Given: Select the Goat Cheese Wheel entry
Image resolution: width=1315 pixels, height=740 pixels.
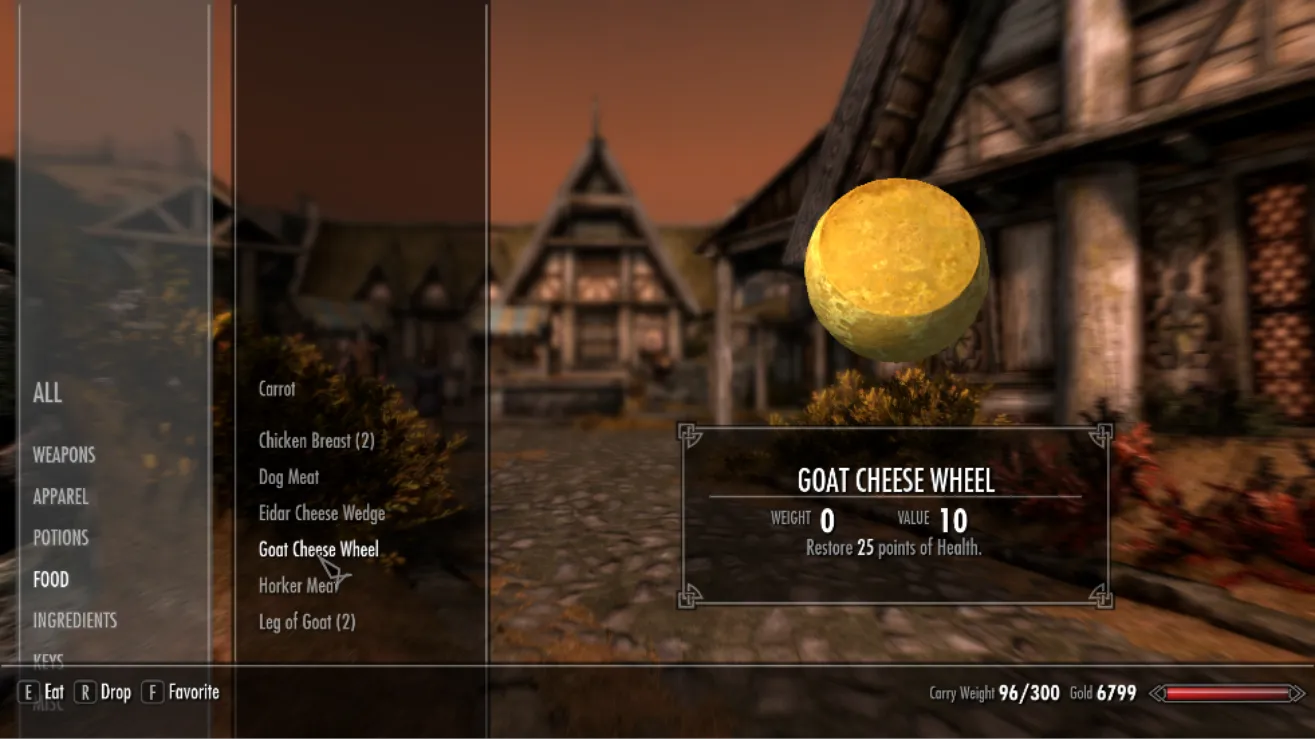Looking at the screenshot, I should coord(318,549).
